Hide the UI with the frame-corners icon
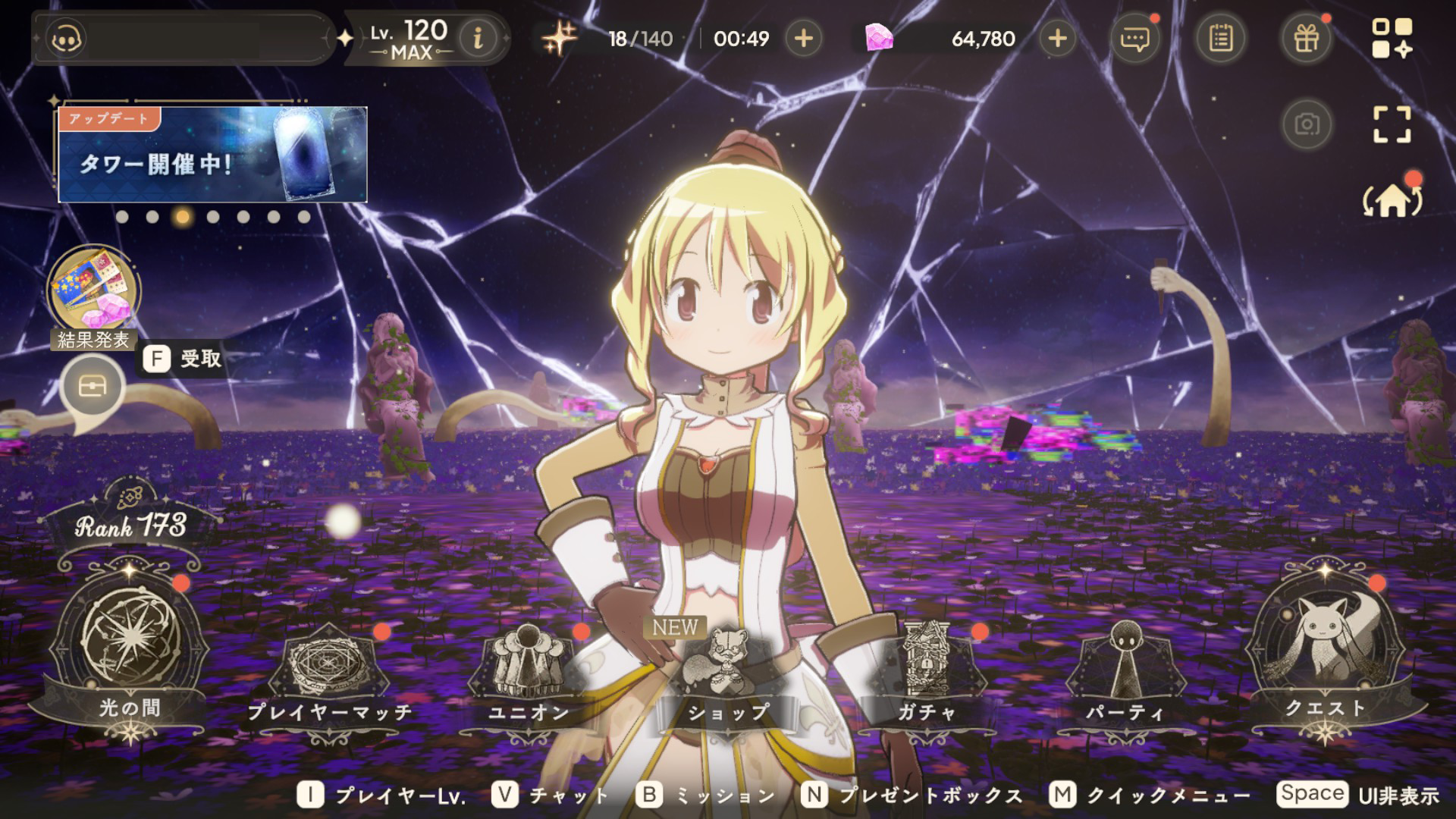The height and width of the screenshot is (819, 1456). [1392, 124]
